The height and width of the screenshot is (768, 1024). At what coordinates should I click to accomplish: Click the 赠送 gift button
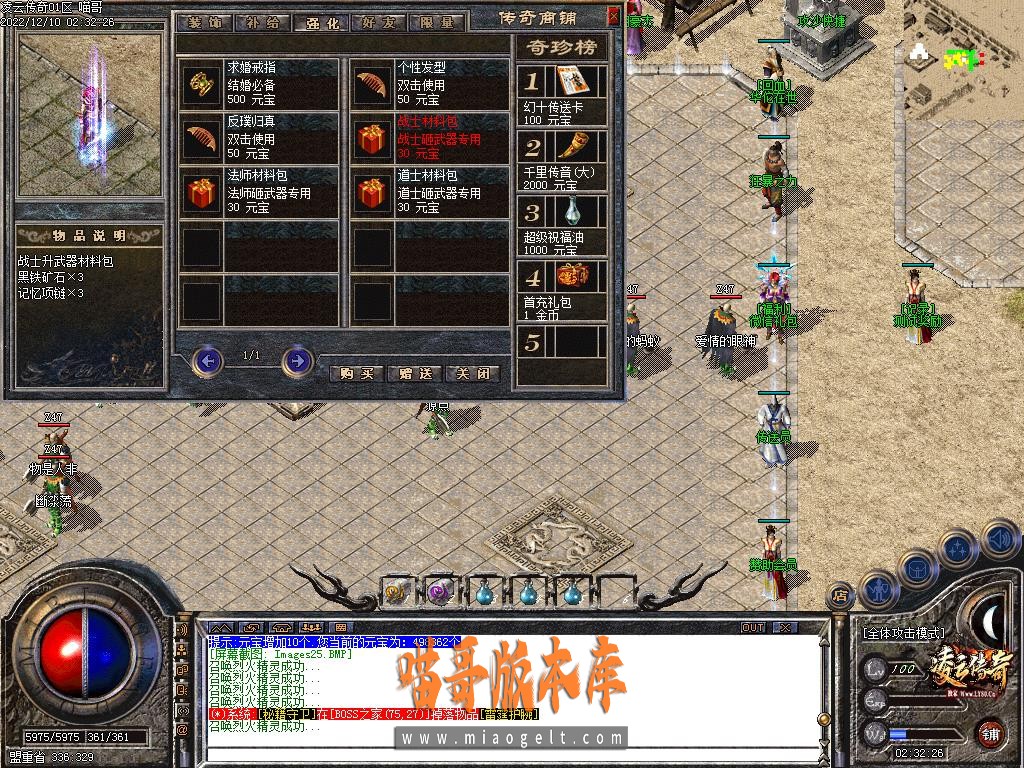pos(414,373)
